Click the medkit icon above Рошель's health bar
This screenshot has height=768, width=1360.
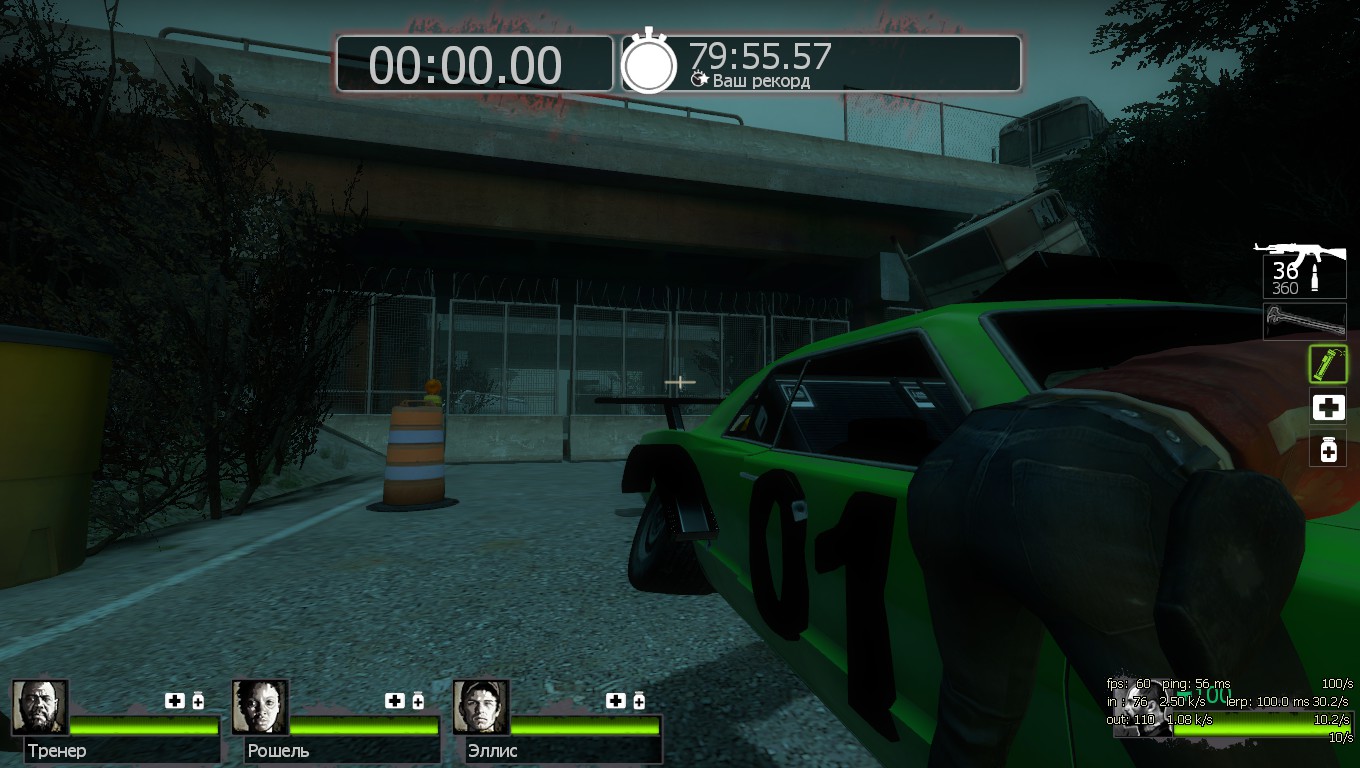tap(395, 701)
